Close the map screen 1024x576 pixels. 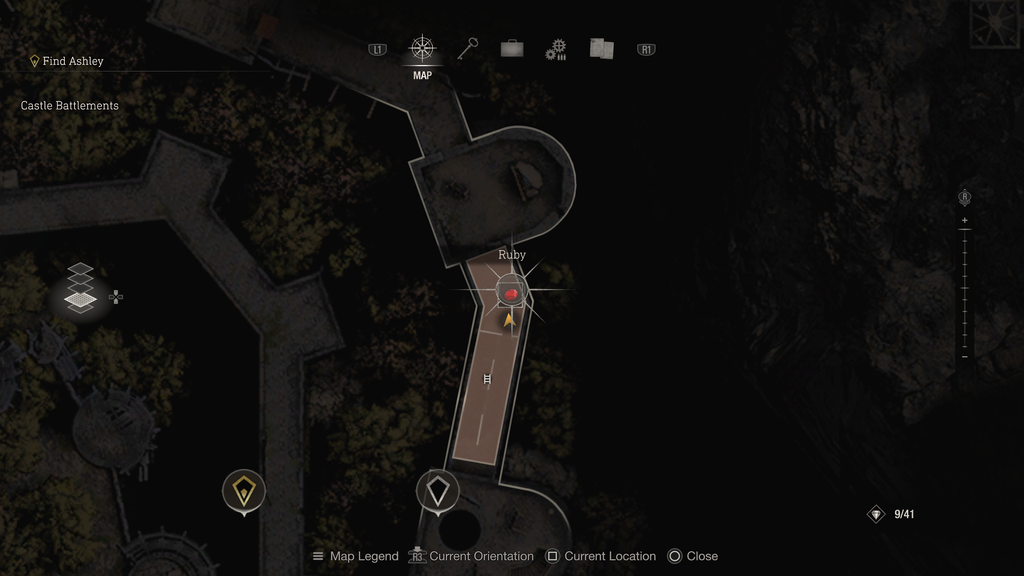coord(692,556)
